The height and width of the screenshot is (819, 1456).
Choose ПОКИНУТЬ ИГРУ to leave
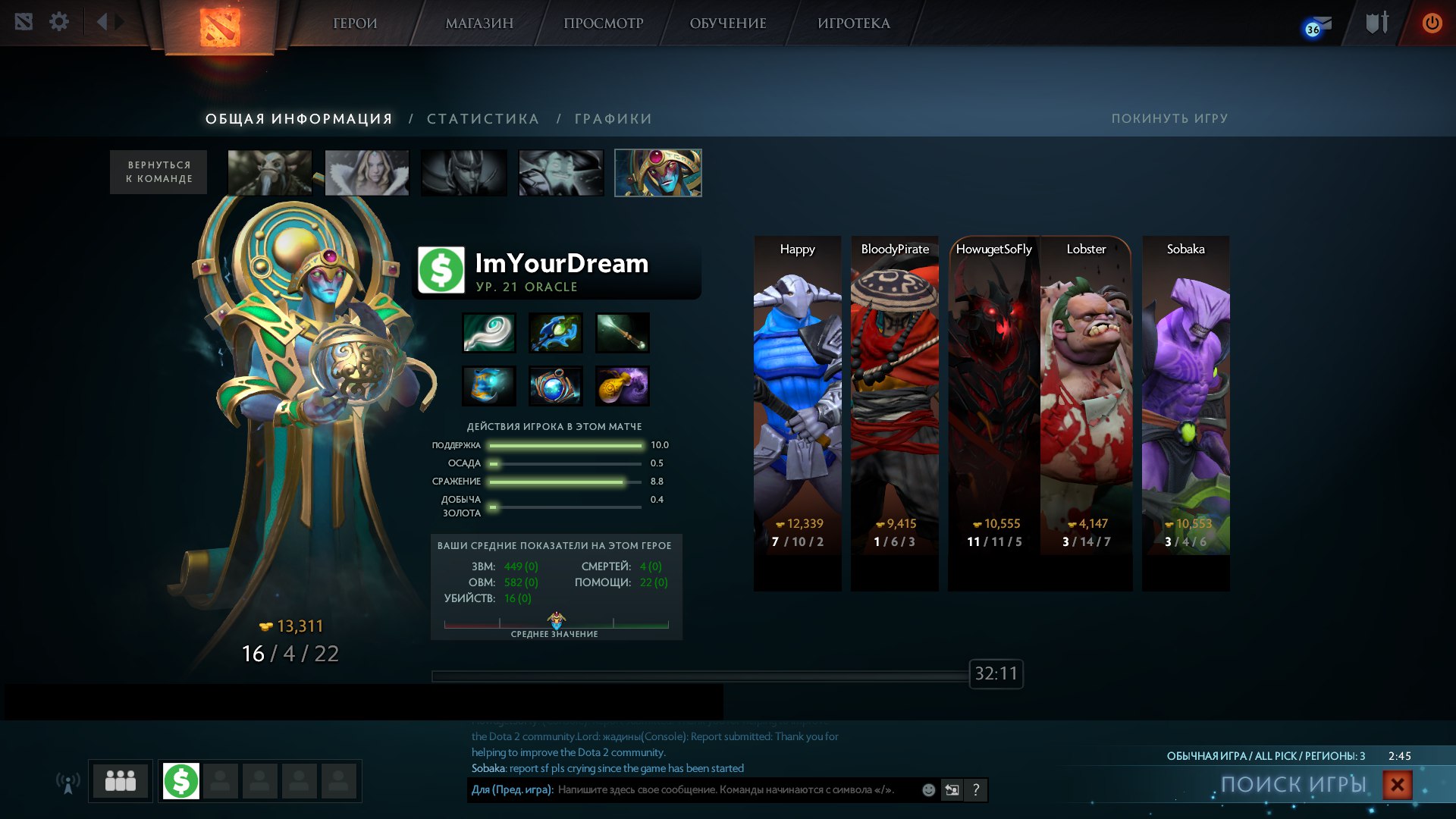pos(1169,118)
